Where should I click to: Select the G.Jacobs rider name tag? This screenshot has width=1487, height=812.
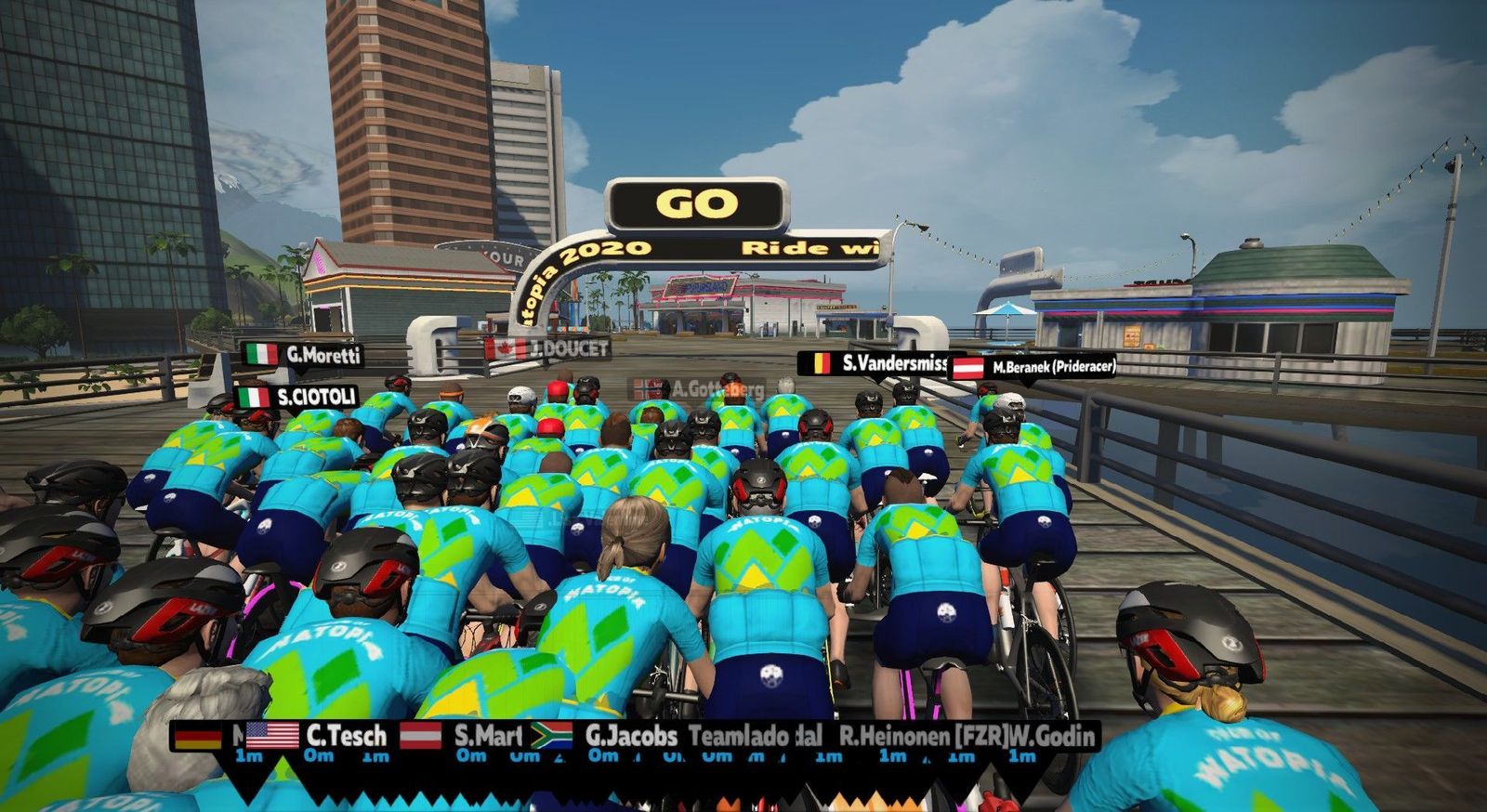(x=604, y=736)
